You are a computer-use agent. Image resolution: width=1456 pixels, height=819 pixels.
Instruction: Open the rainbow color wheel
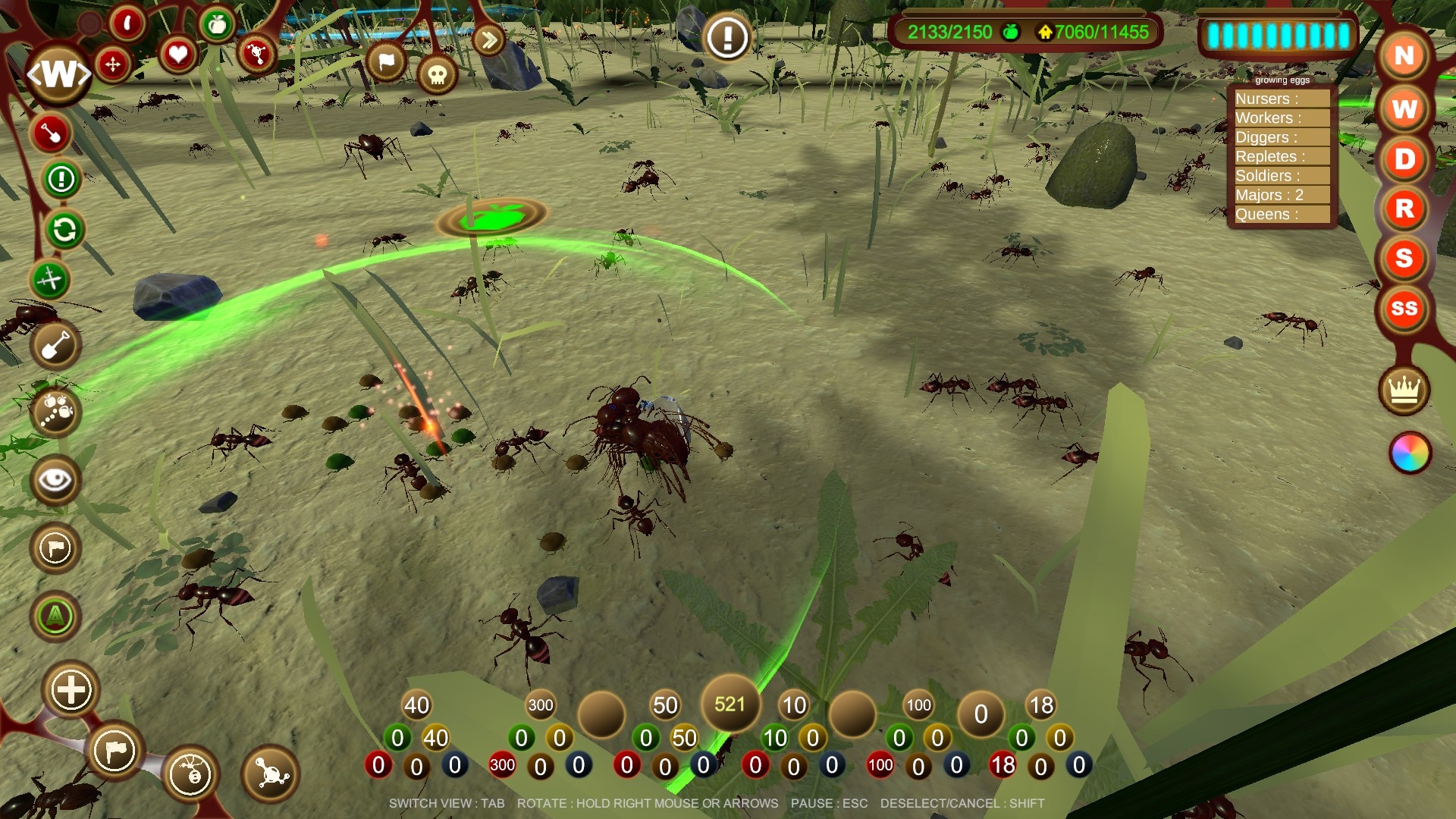tap(1410, 453)
